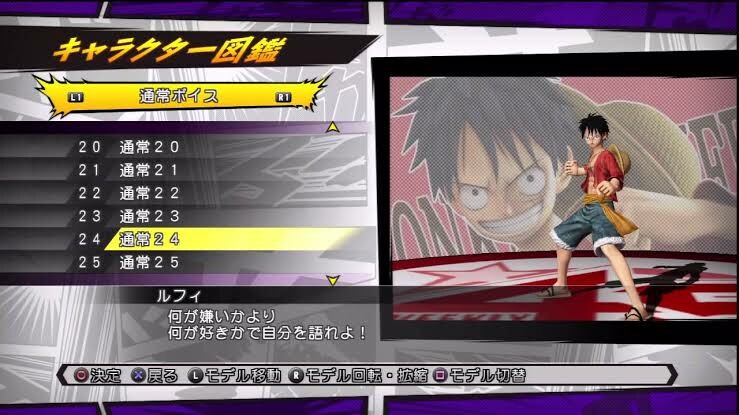The width and height of the screenshot is (739, 415).
Task: Click the down arrow below the voice list
Action: click(334, 282)
